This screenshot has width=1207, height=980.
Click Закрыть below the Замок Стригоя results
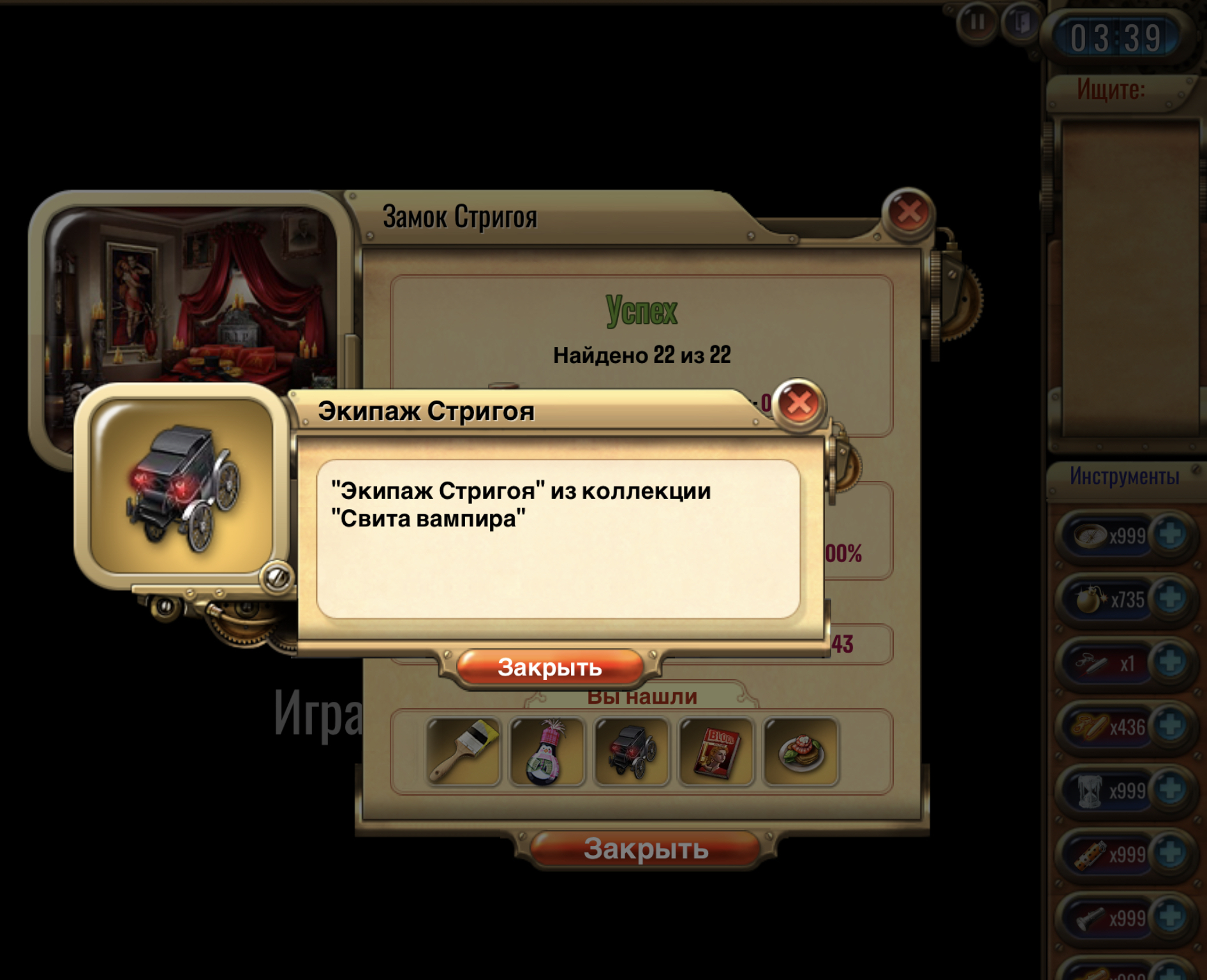click(646, 849)
